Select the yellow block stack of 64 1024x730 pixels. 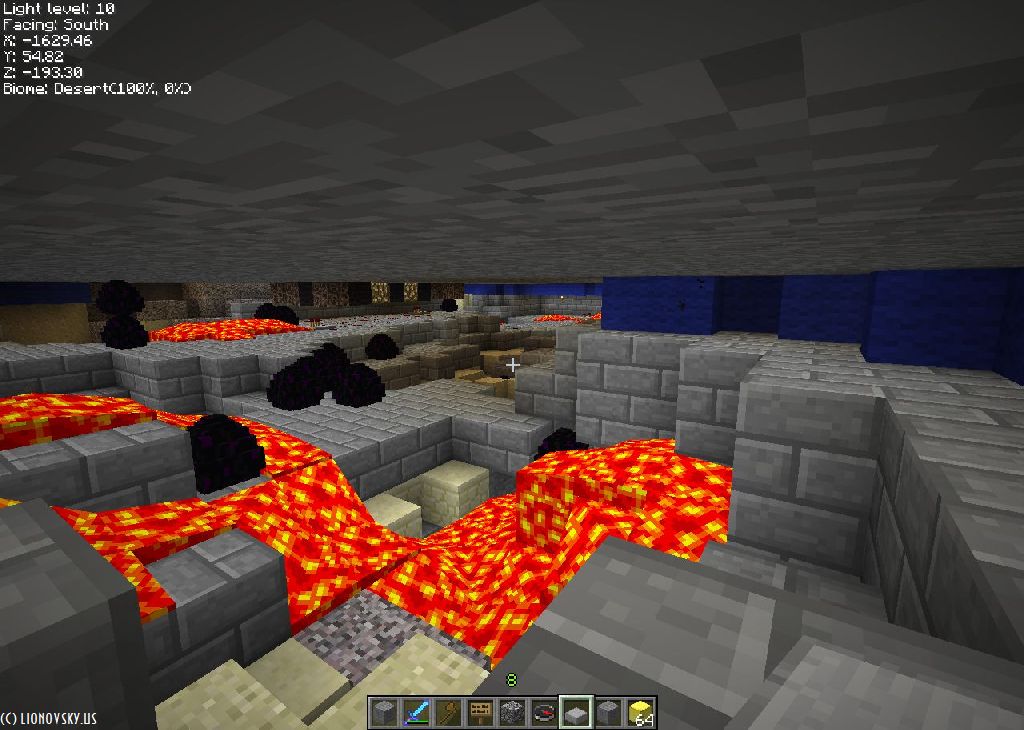(640, 713)
